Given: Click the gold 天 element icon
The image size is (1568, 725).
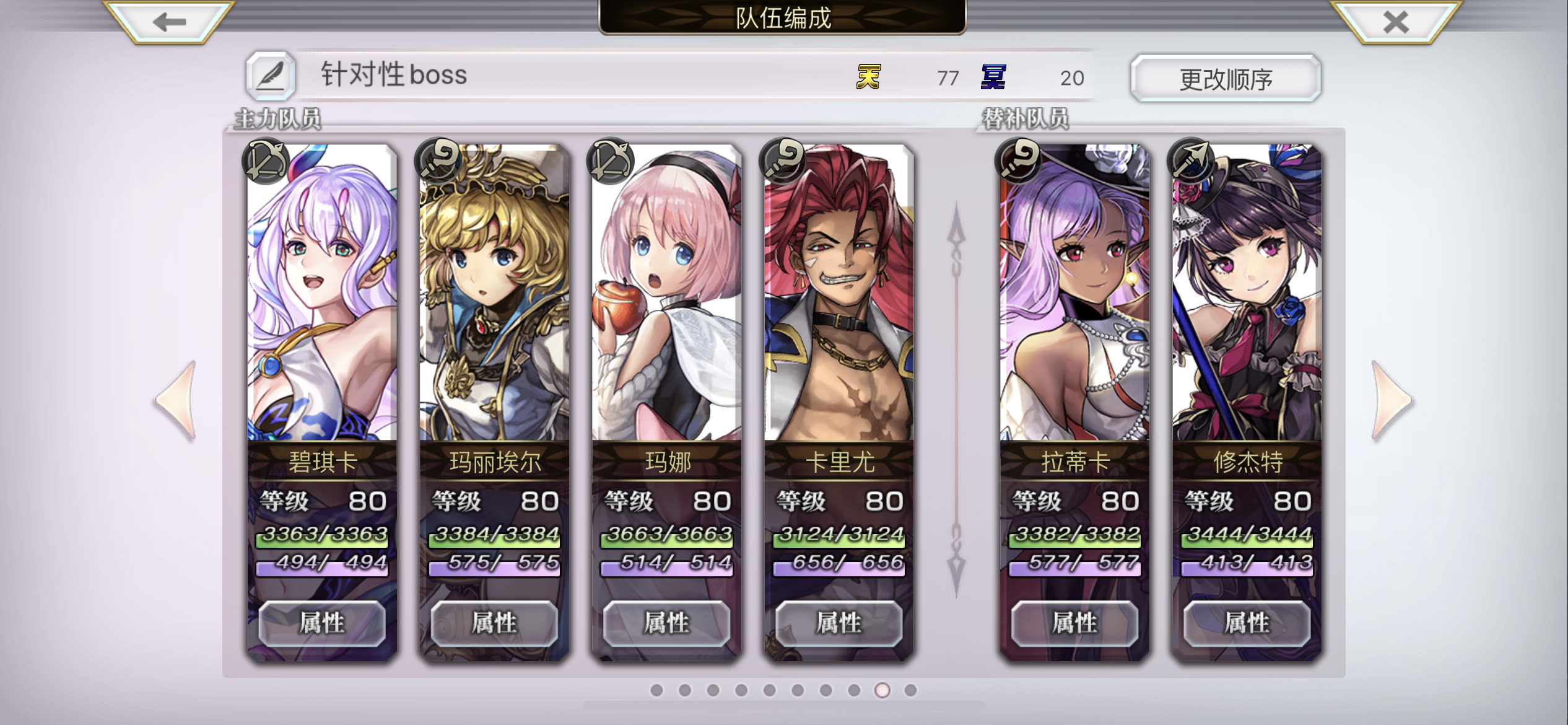Looking at the screenshot, I should (x=868, y=76).
